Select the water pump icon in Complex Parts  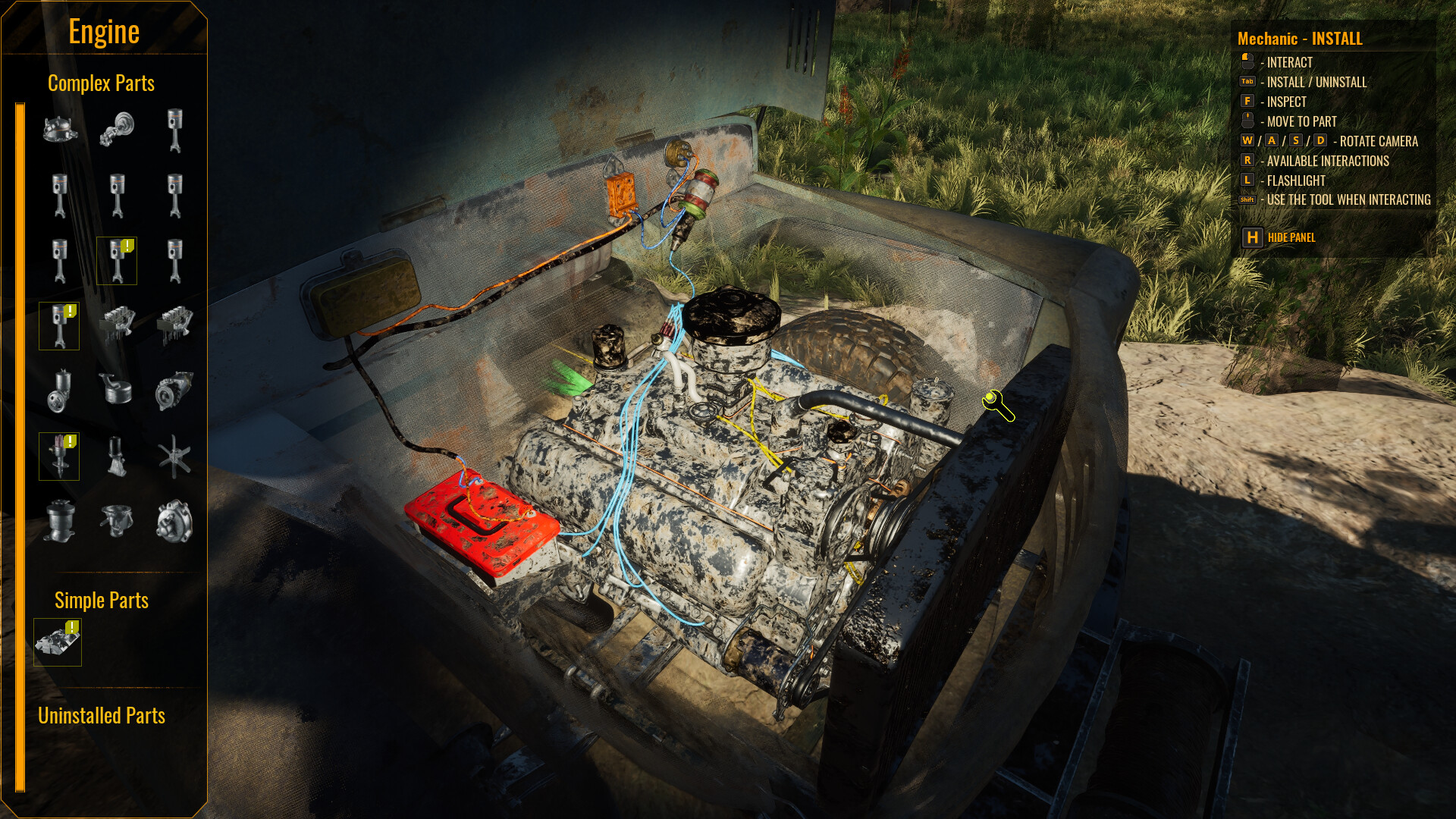pyautogui.click(x=176, y=522)
